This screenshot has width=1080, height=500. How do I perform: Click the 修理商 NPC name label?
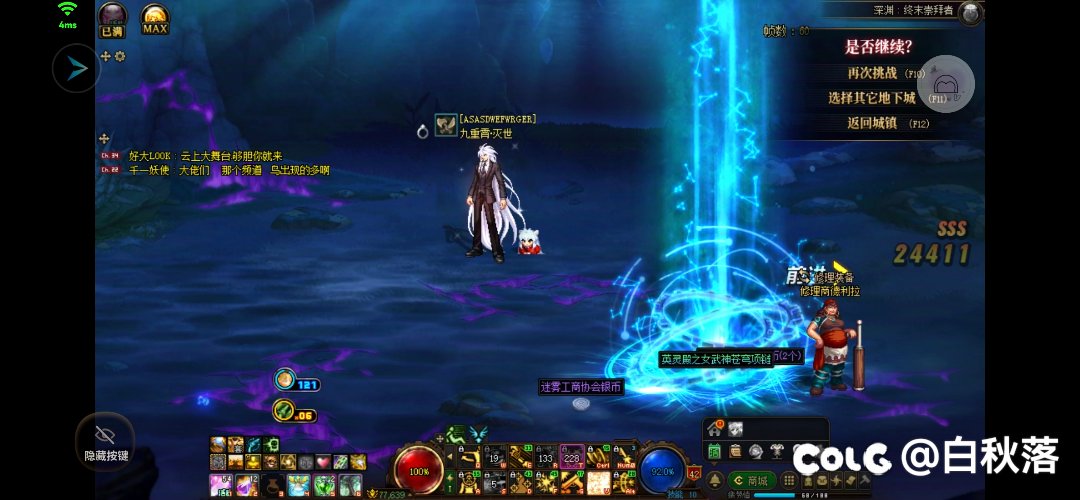pos(829,291)
